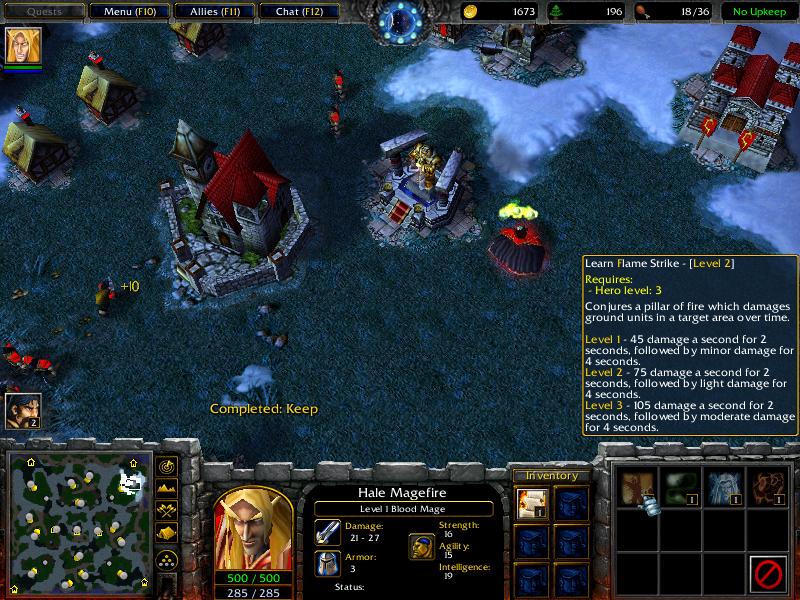
Task: Learn the Siphon Mana ability
Action: [723, 488]
